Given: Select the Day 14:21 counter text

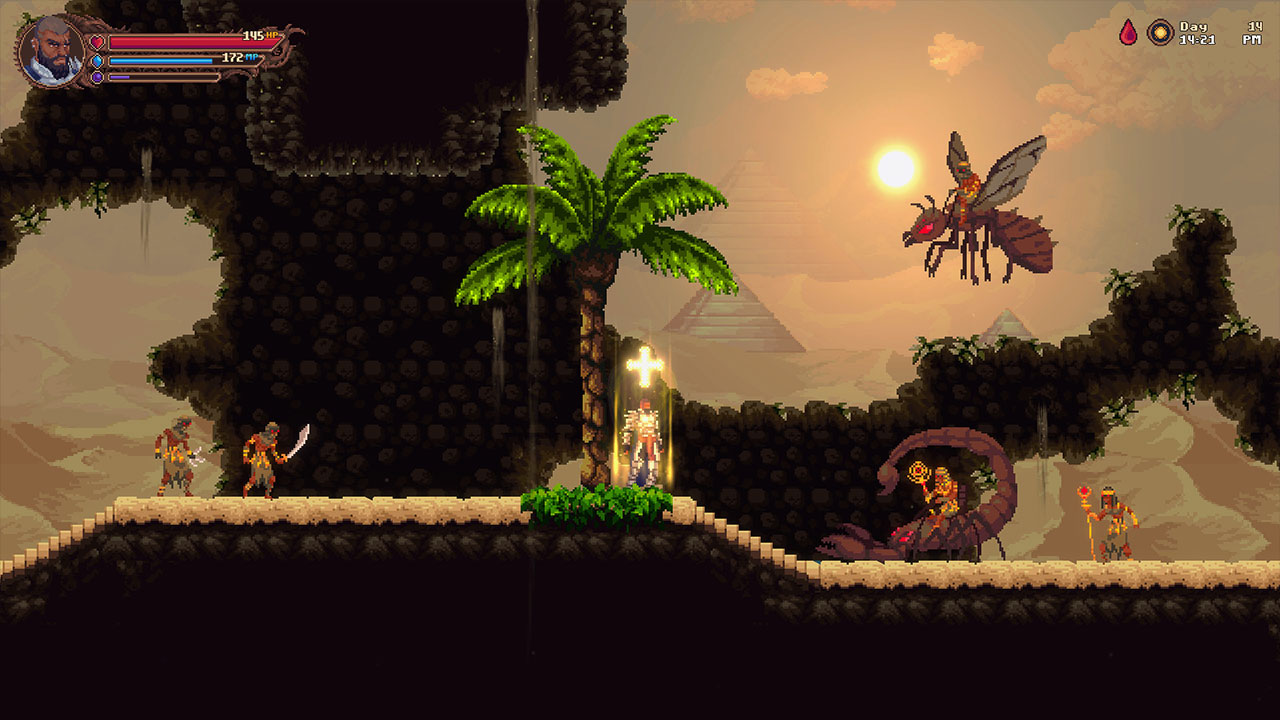Looking at the screenshot, I should [1198, 31].
